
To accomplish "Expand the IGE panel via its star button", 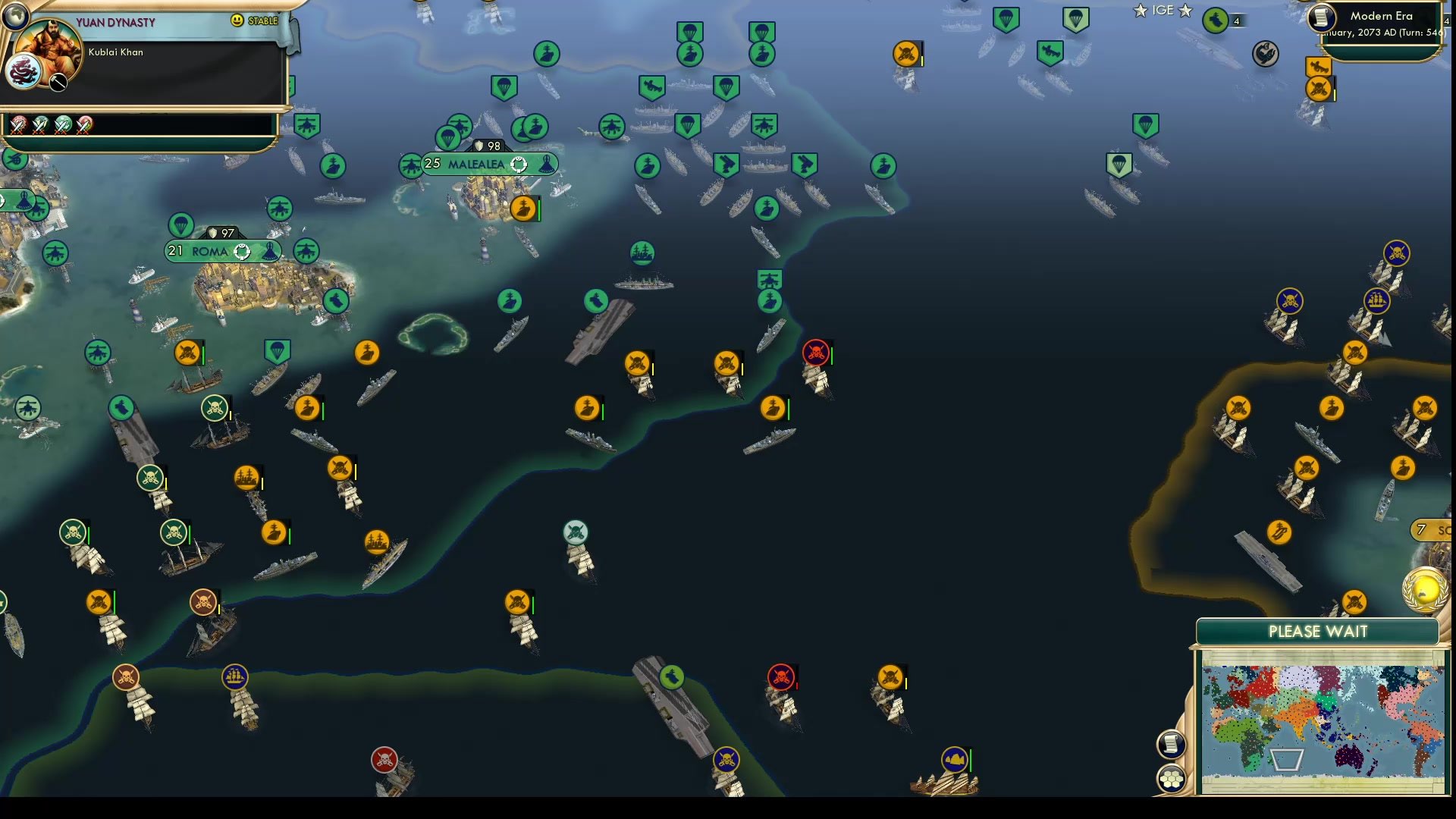I will pos(1141,10).
